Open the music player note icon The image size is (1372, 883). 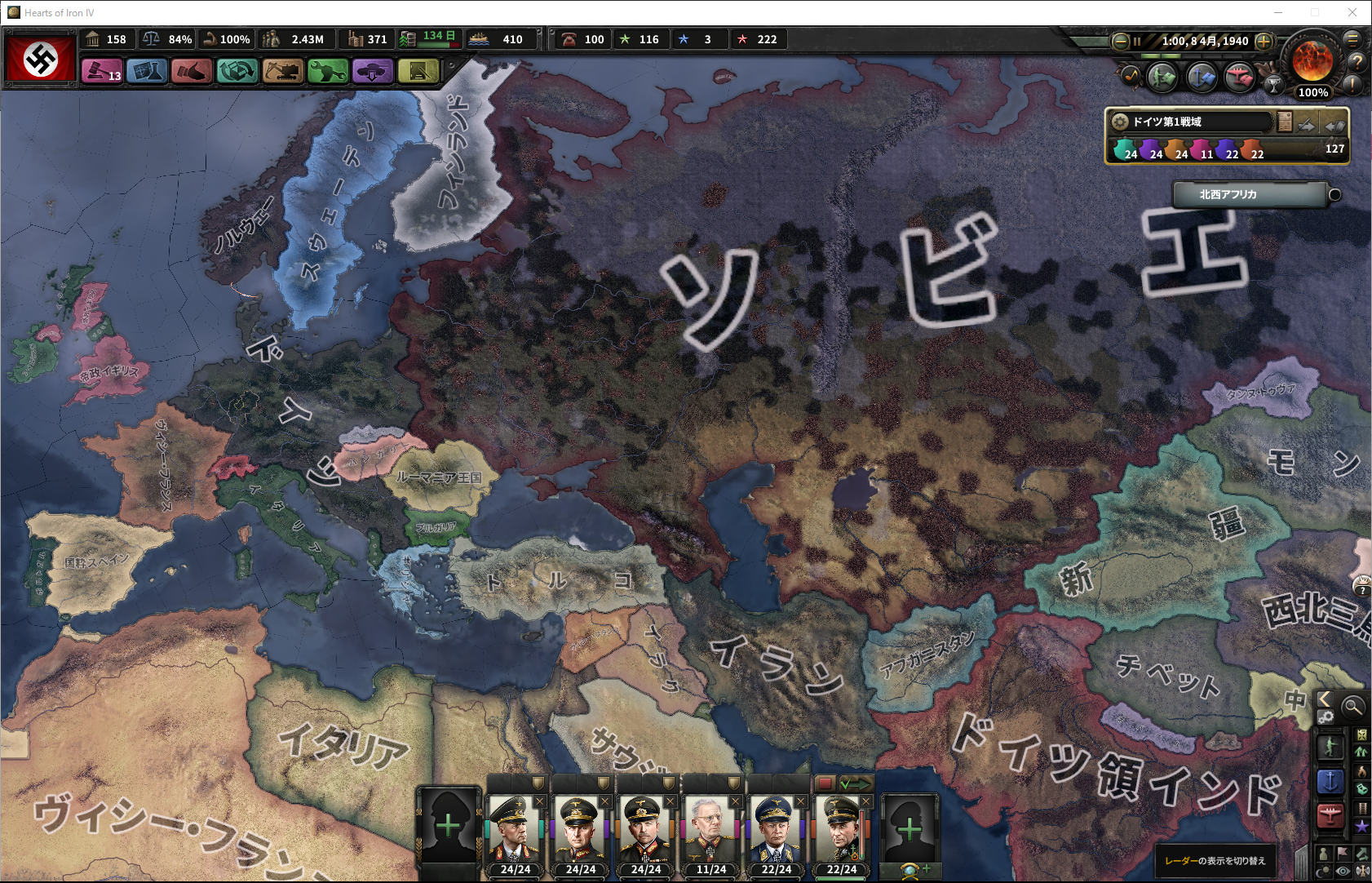[1131, 76]
